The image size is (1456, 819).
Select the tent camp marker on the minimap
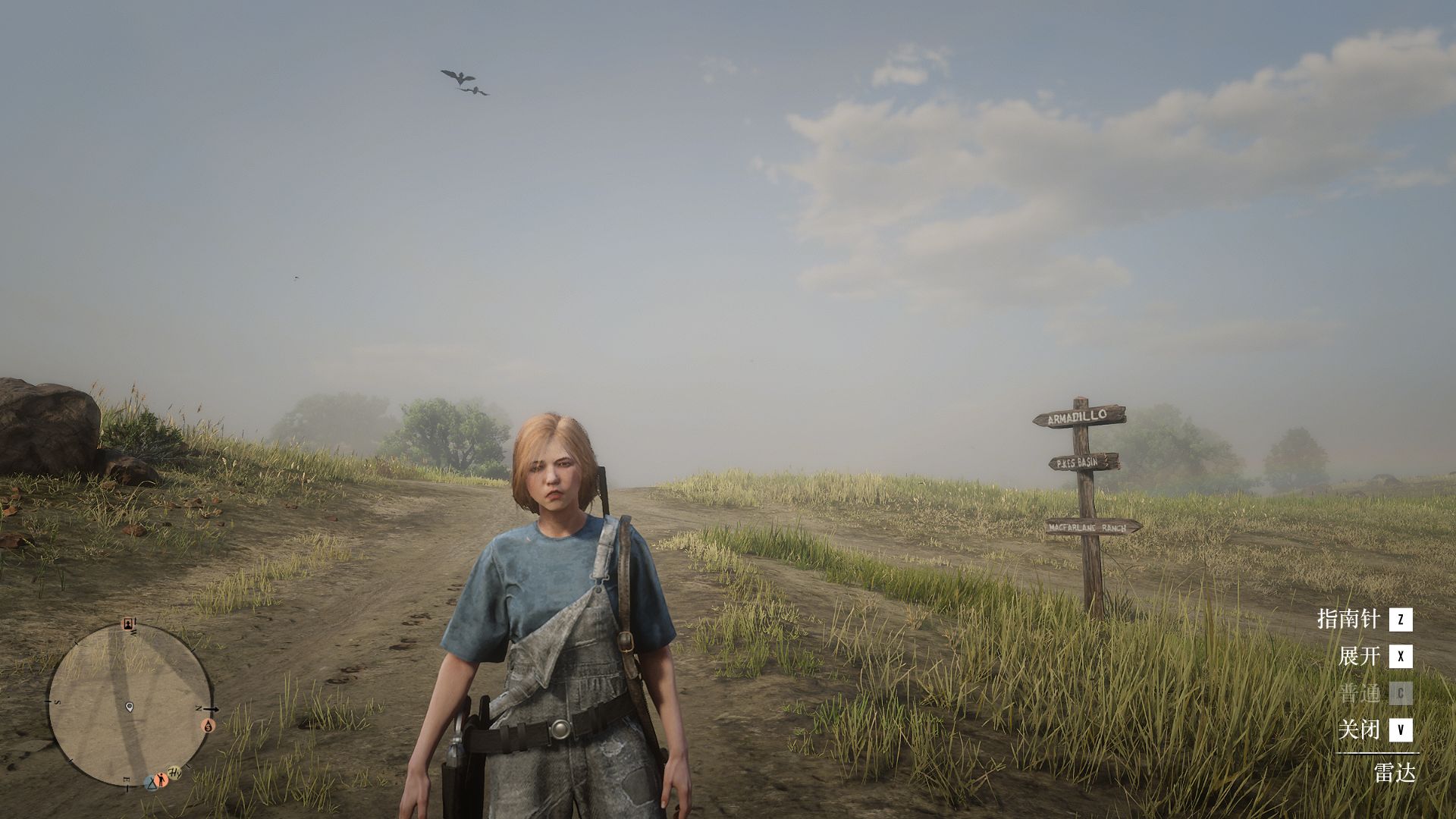(x=151, y=782)
